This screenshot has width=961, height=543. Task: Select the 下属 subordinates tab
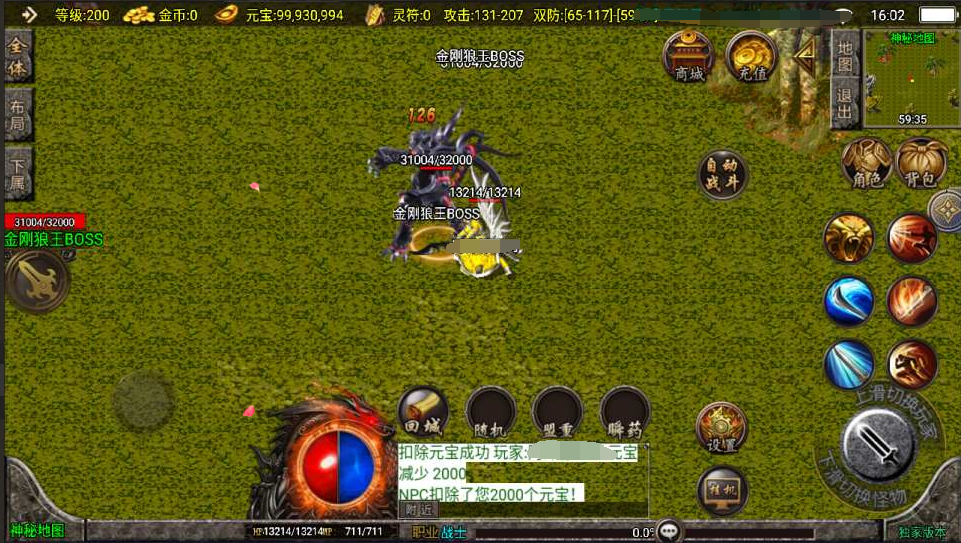tap(18, 174)
